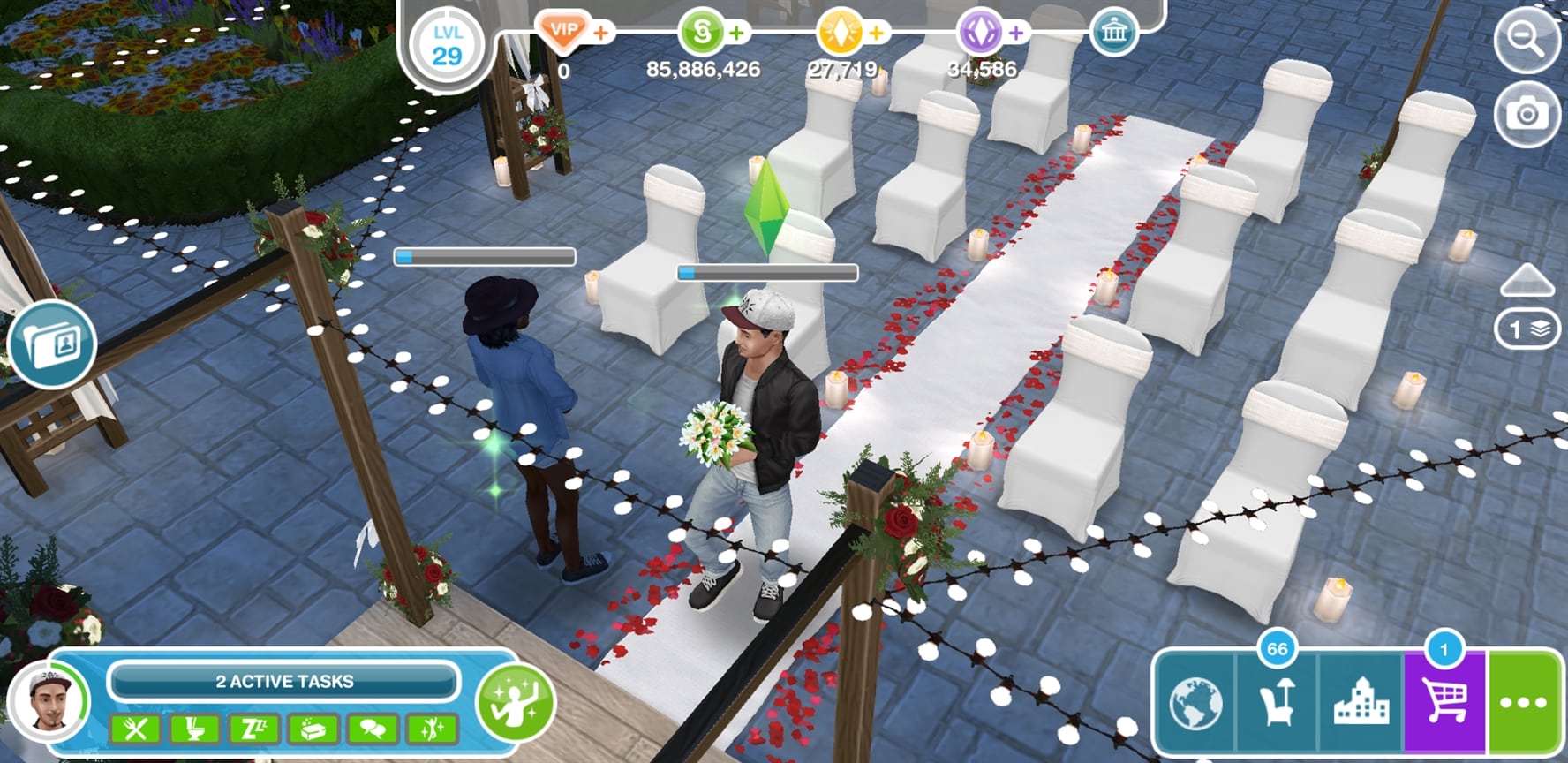Check the bladder toilet need icon
Viewport: 1568px width, 763px height.
[x=194, y=729]
